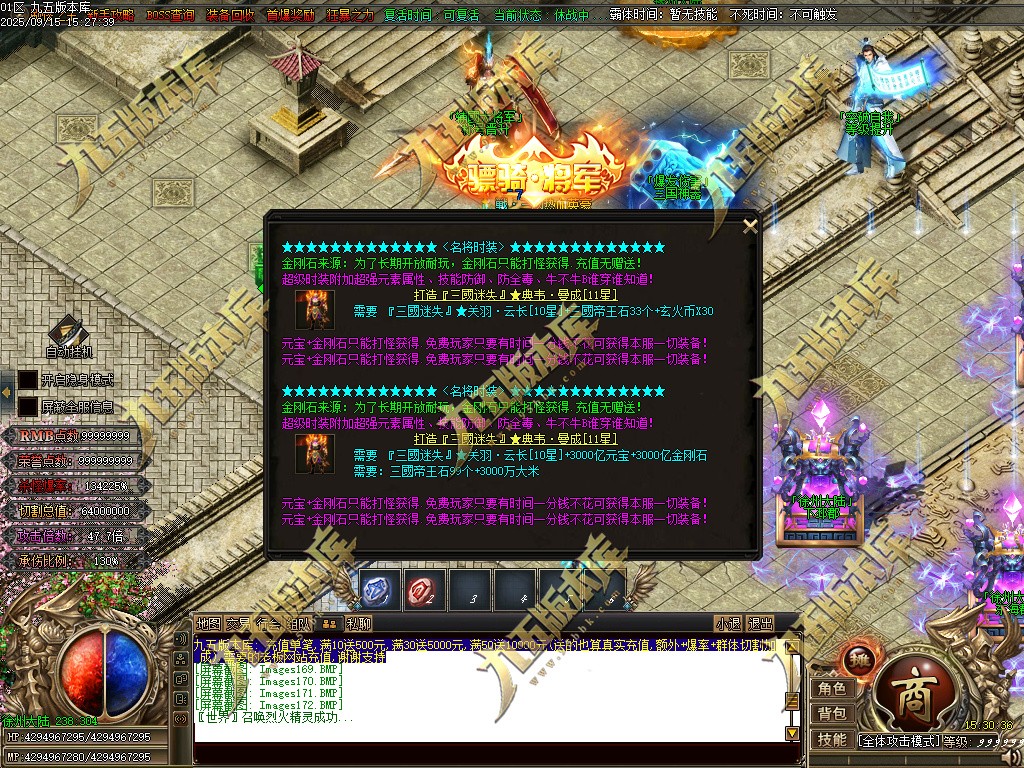Use the red stone hotbar item

click(x=424, y=591)
